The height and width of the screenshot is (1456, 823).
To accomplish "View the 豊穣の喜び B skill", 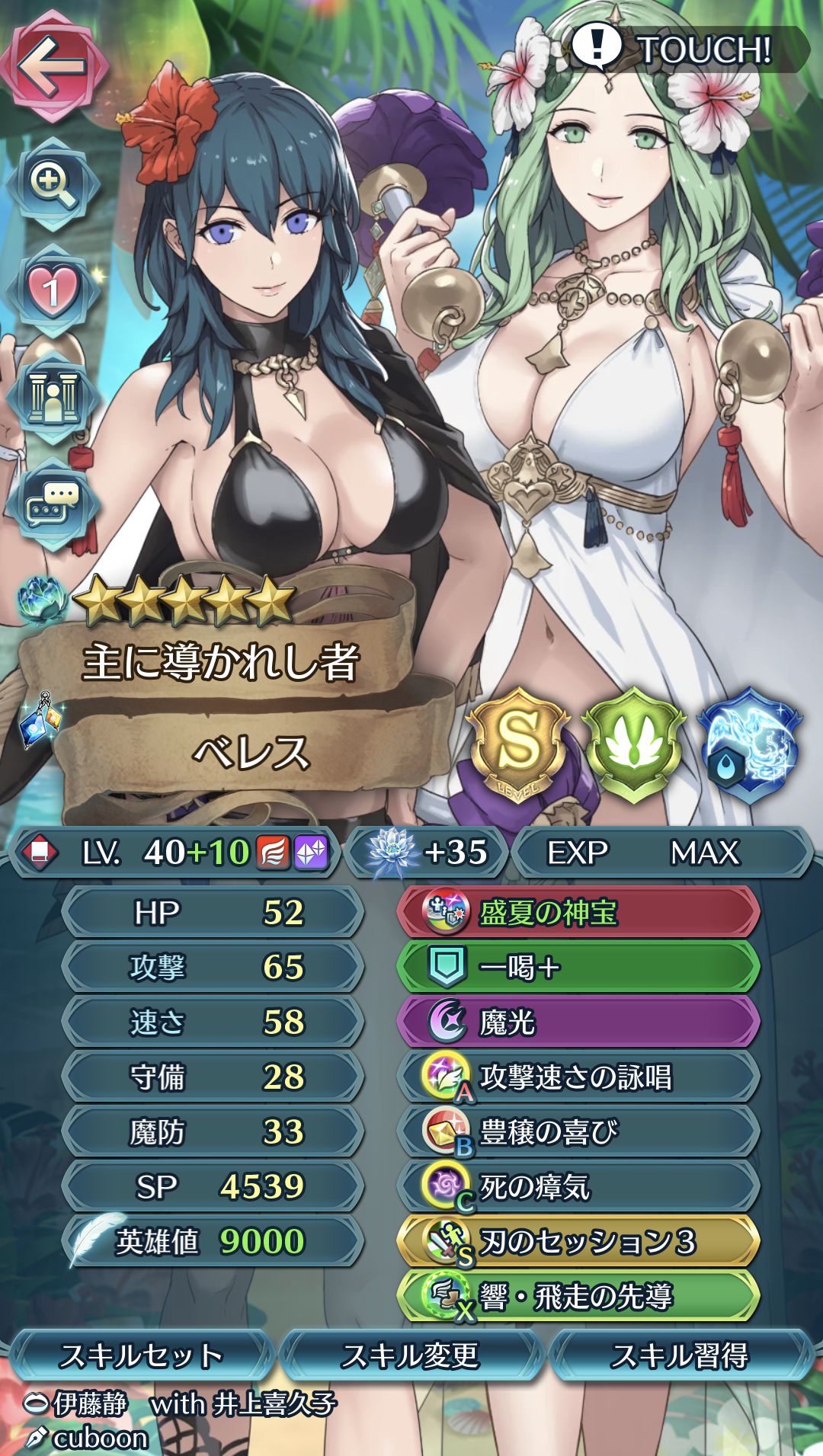I will [578, 1131].
